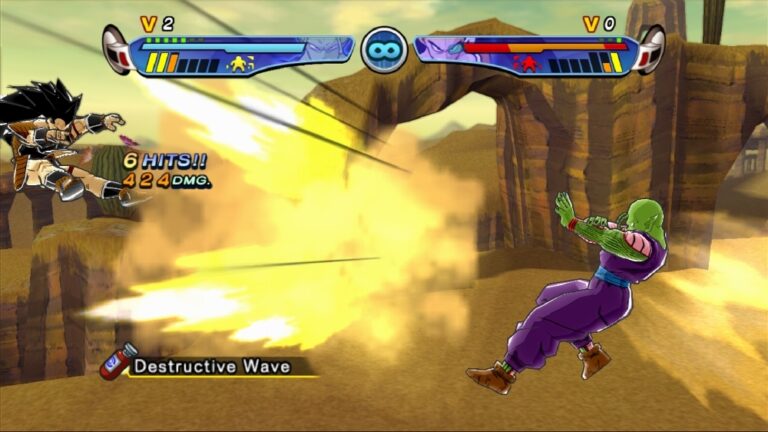Image resolution: width=768 pixels, height=432 pixels.
Task: Click the infinity timer emblem
Action: tap(384, 48)
